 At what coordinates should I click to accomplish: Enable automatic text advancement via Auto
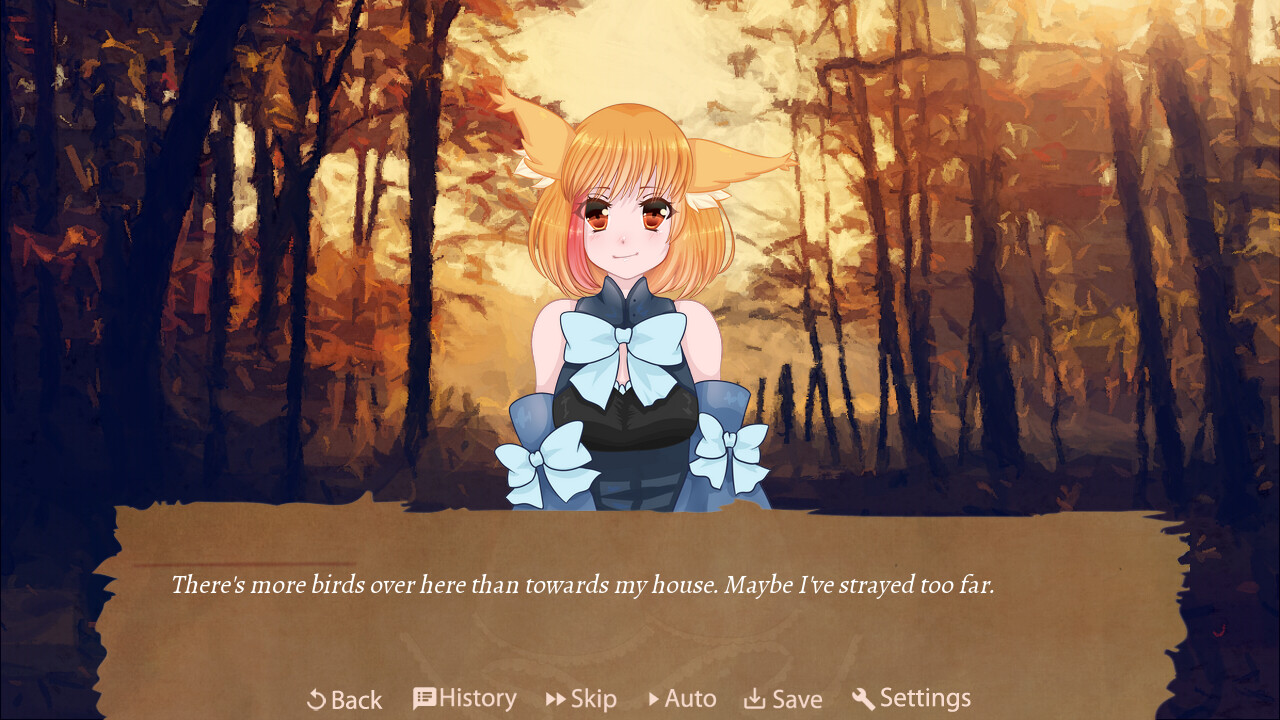click(x=683, y=699)
